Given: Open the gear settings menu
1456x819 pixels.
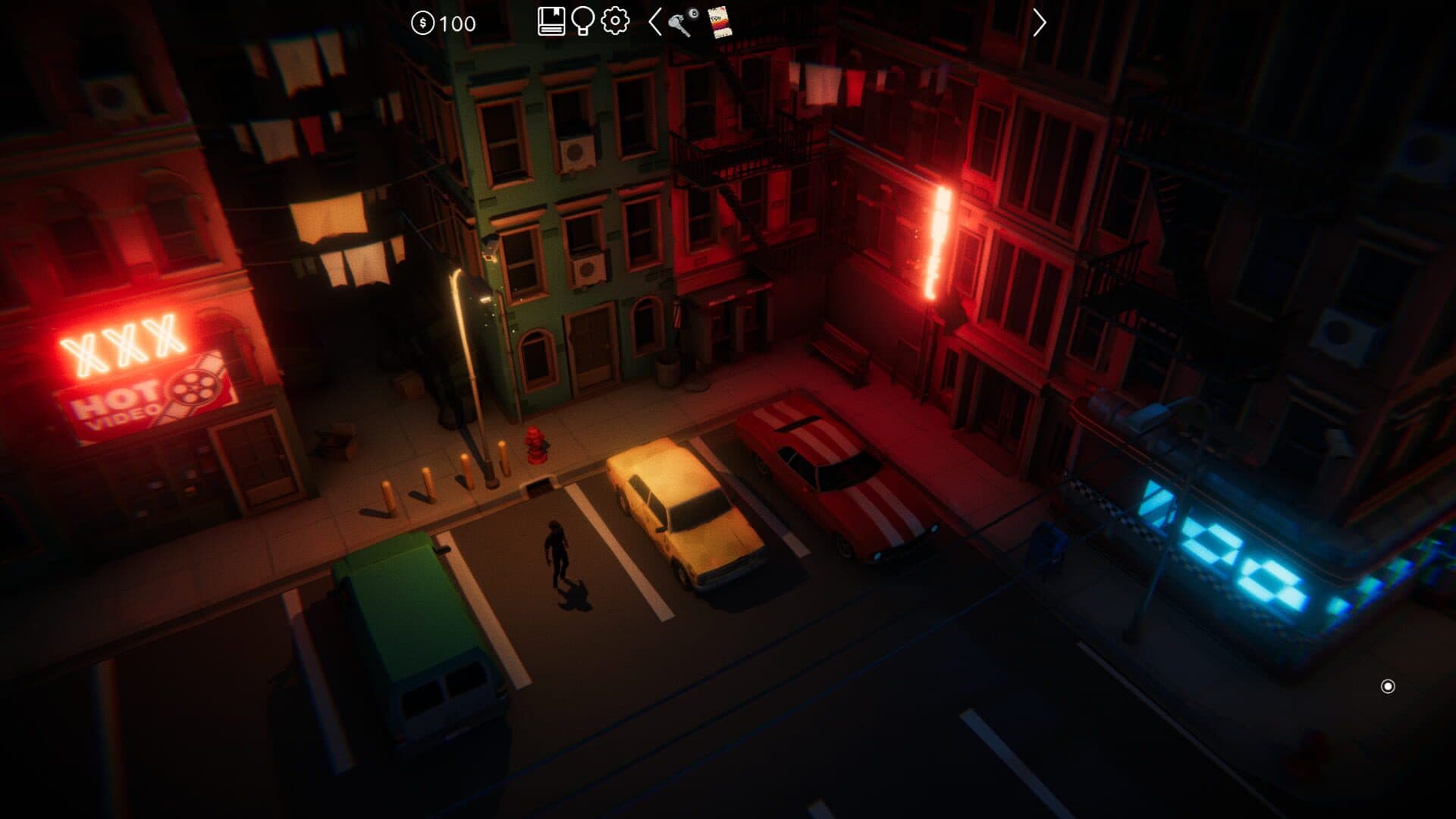Looking at the screenshot, I should point(615,20).
